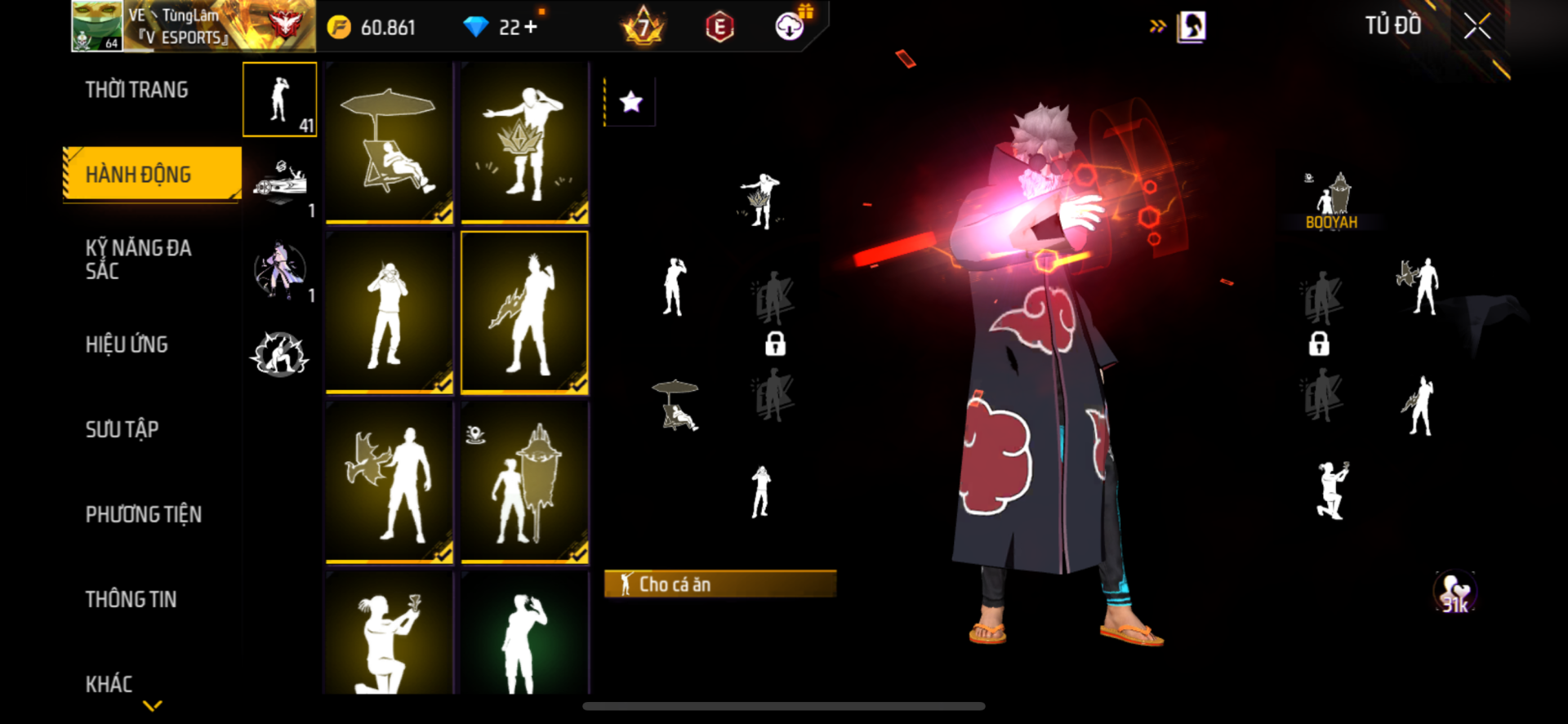Open the download cloud gift icon
Screen dimensions: 1568x724
[790, 26]
